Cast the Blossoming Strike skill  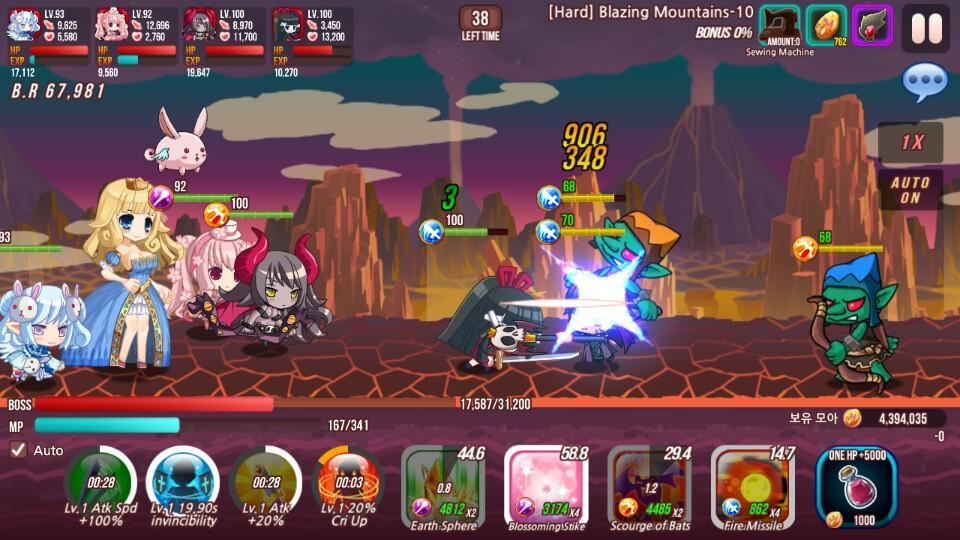click(546, 488)
